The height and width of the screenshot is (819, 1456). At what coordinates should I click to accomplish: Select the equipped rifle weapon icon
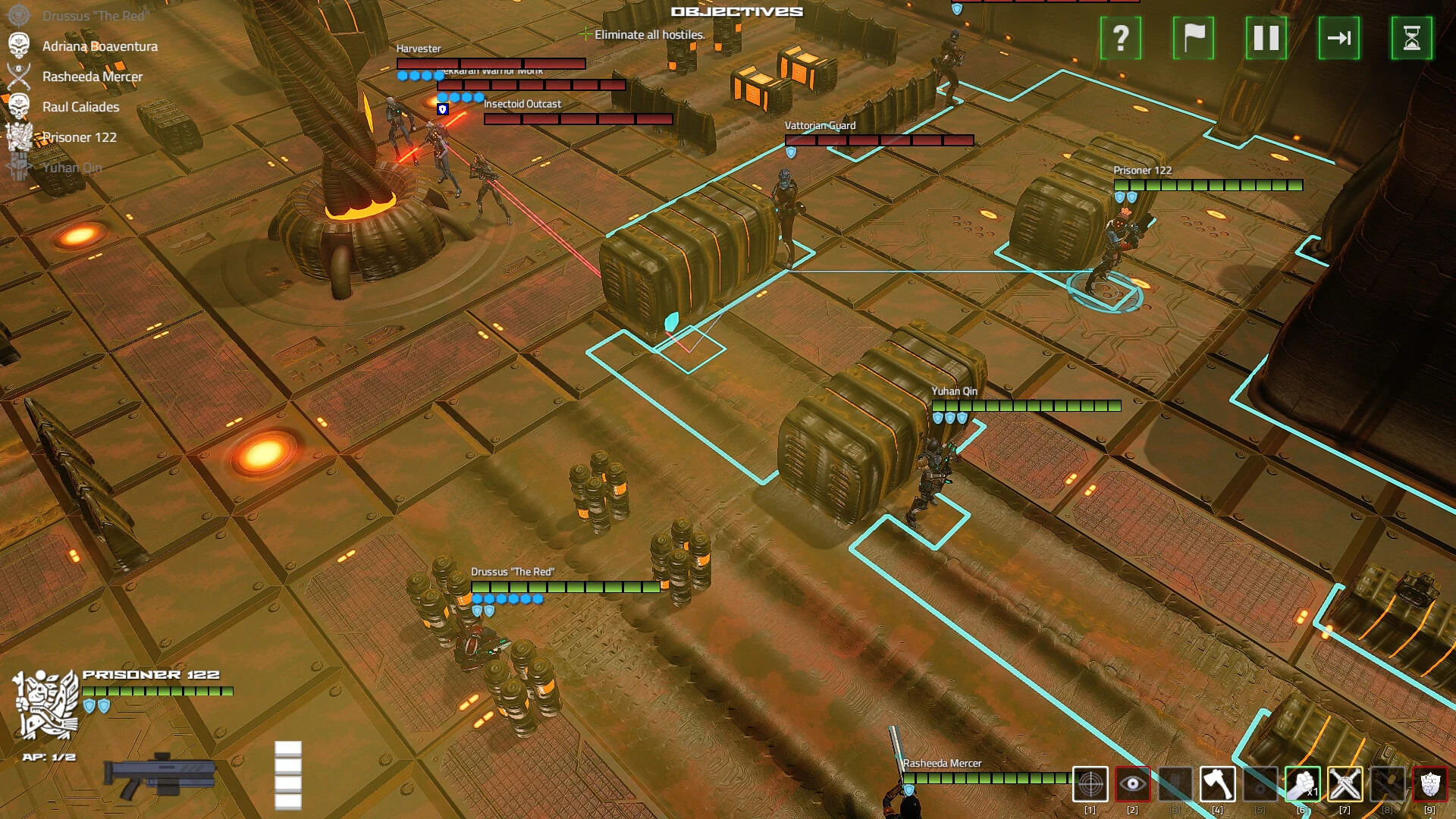(x=161, y=775)
